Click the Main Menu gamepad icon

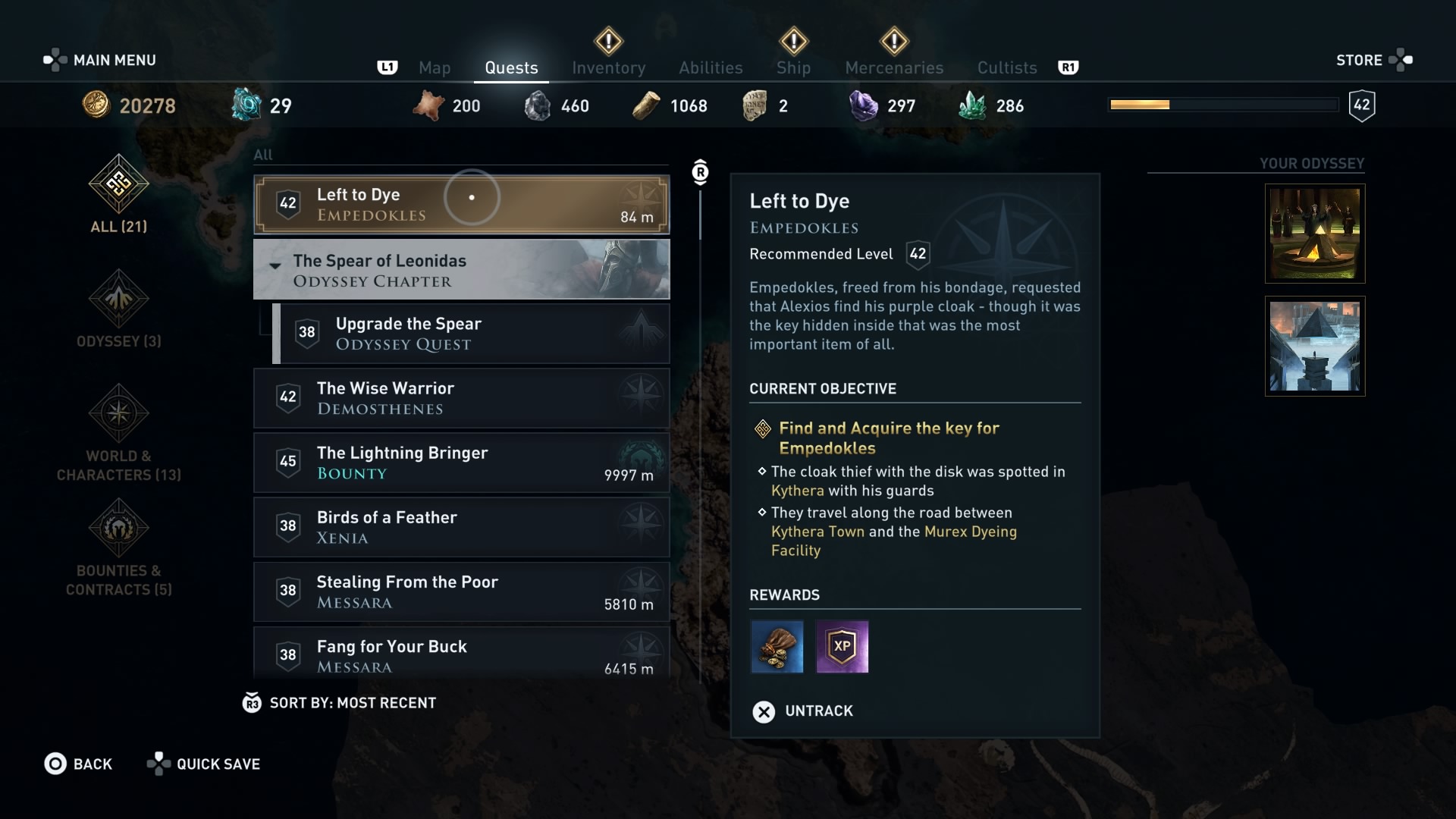pyautogui.click(x=54, y=59)
